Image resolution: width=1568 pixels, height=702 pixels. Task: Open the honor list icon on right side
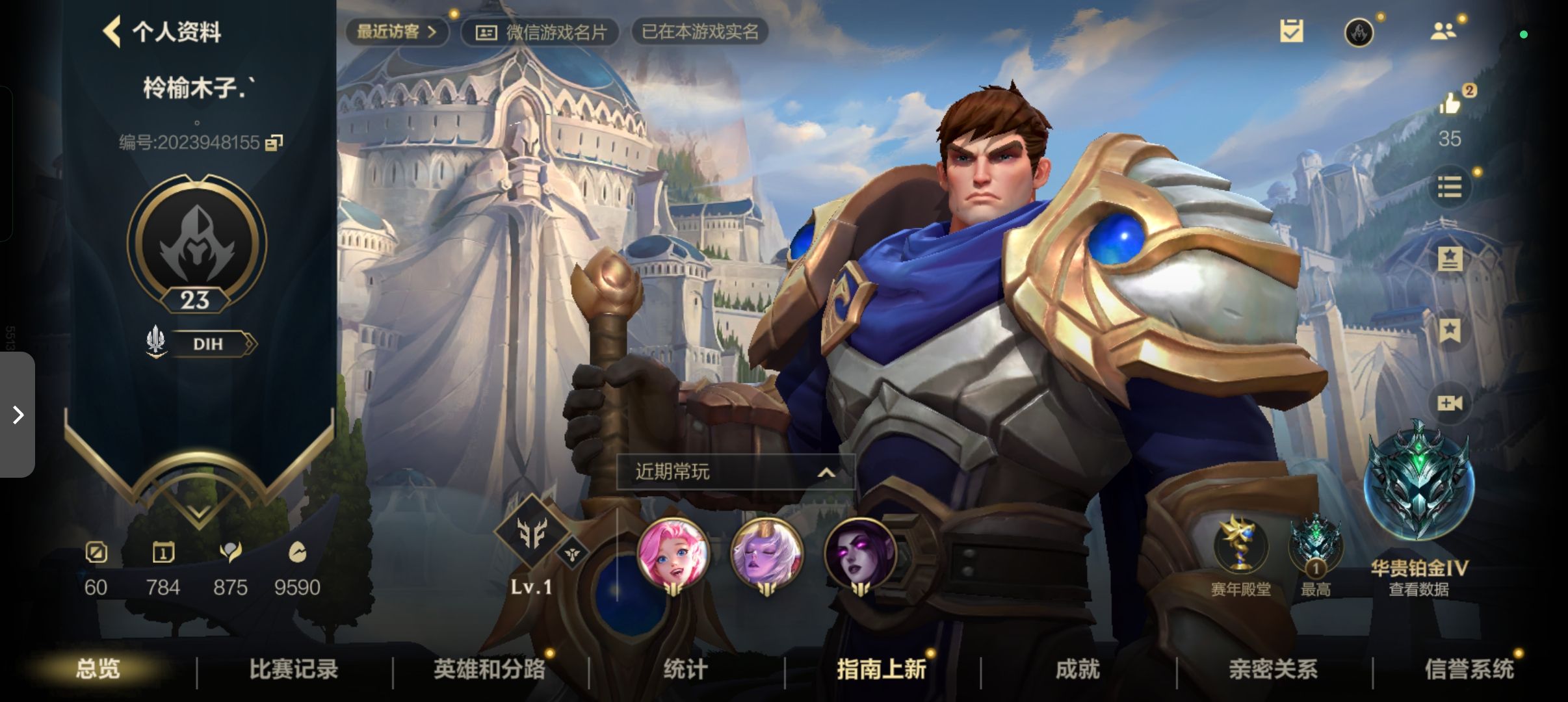tap(1450, 187)
